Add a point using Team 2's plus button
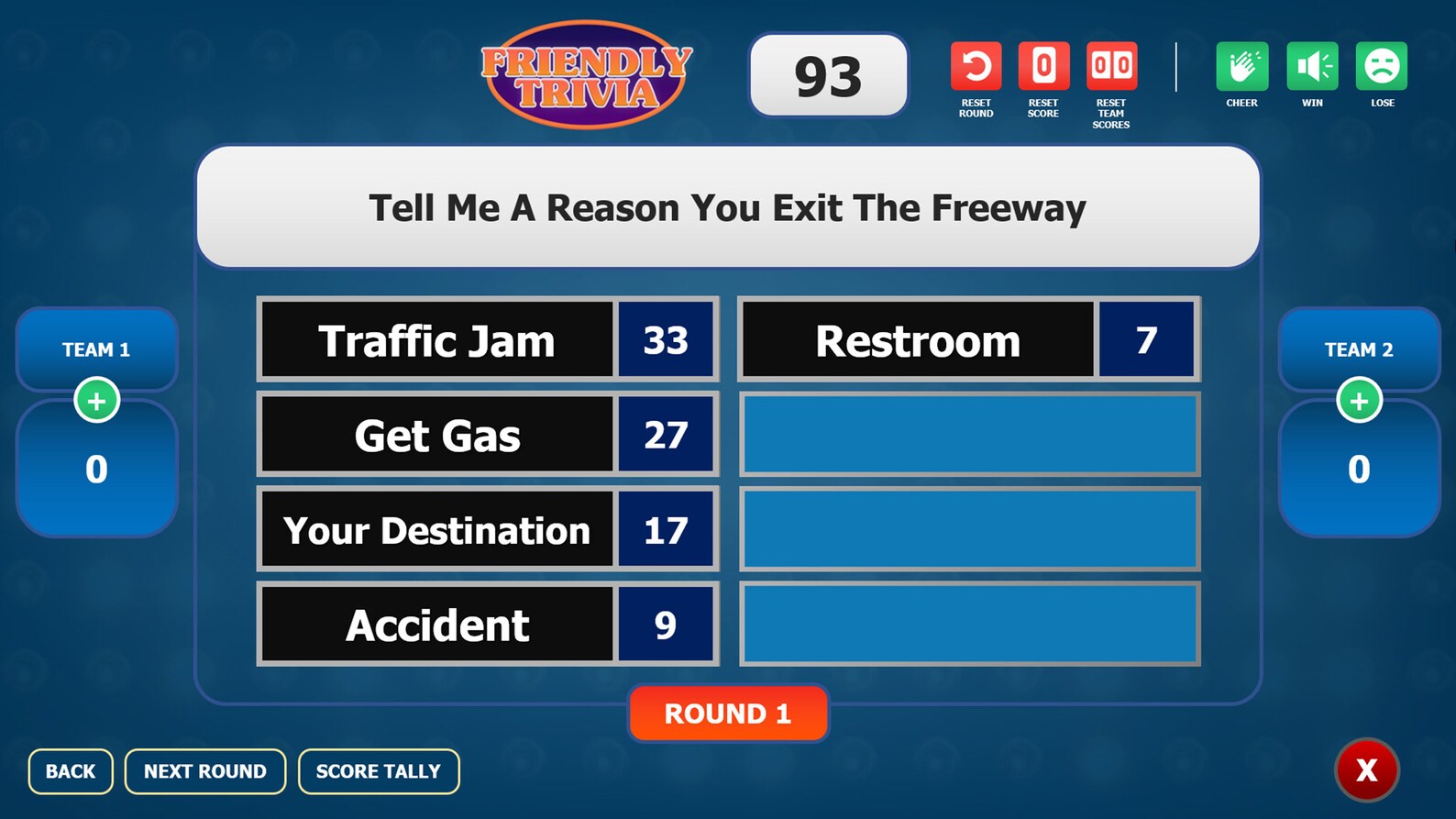 (1359, 399)
